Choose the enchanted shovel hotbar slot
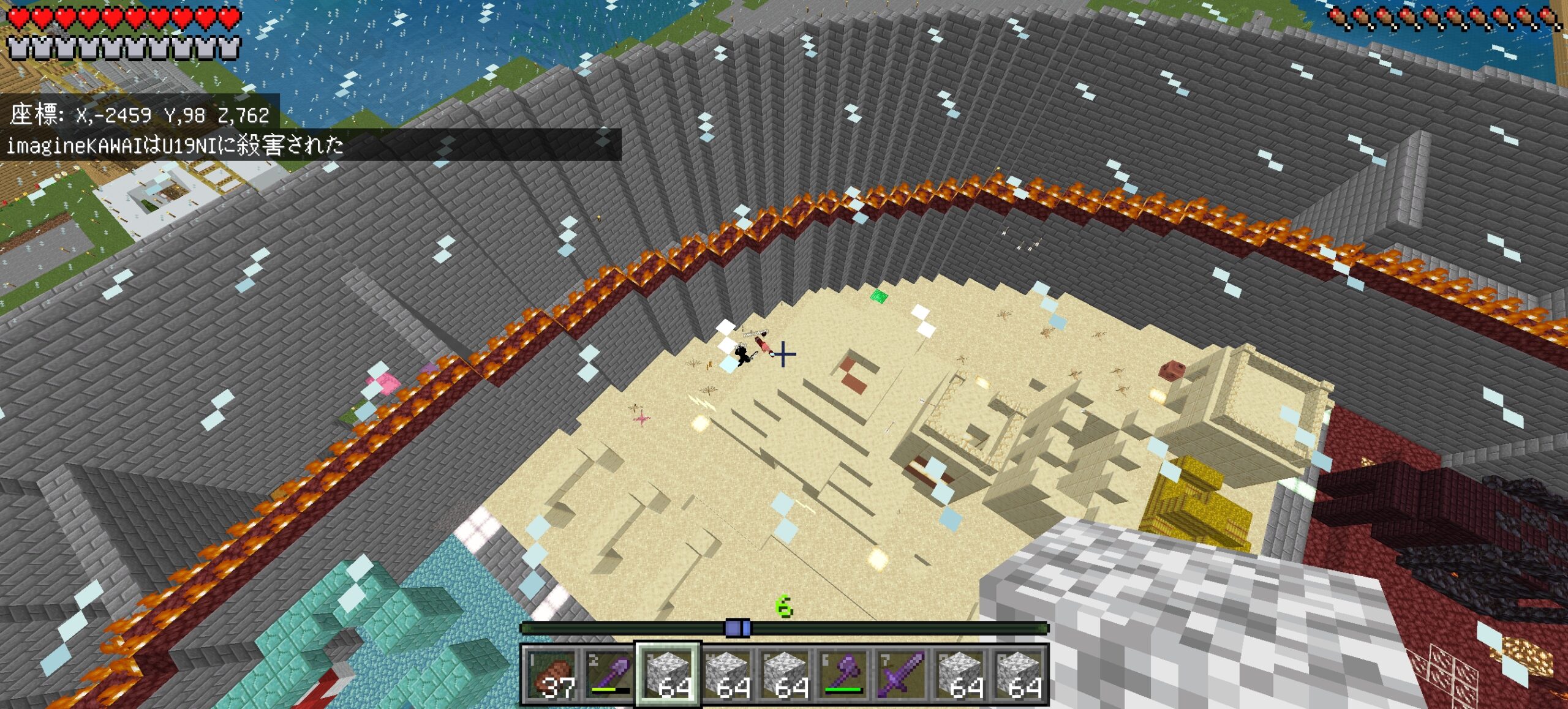 click(x=609, y=673)
